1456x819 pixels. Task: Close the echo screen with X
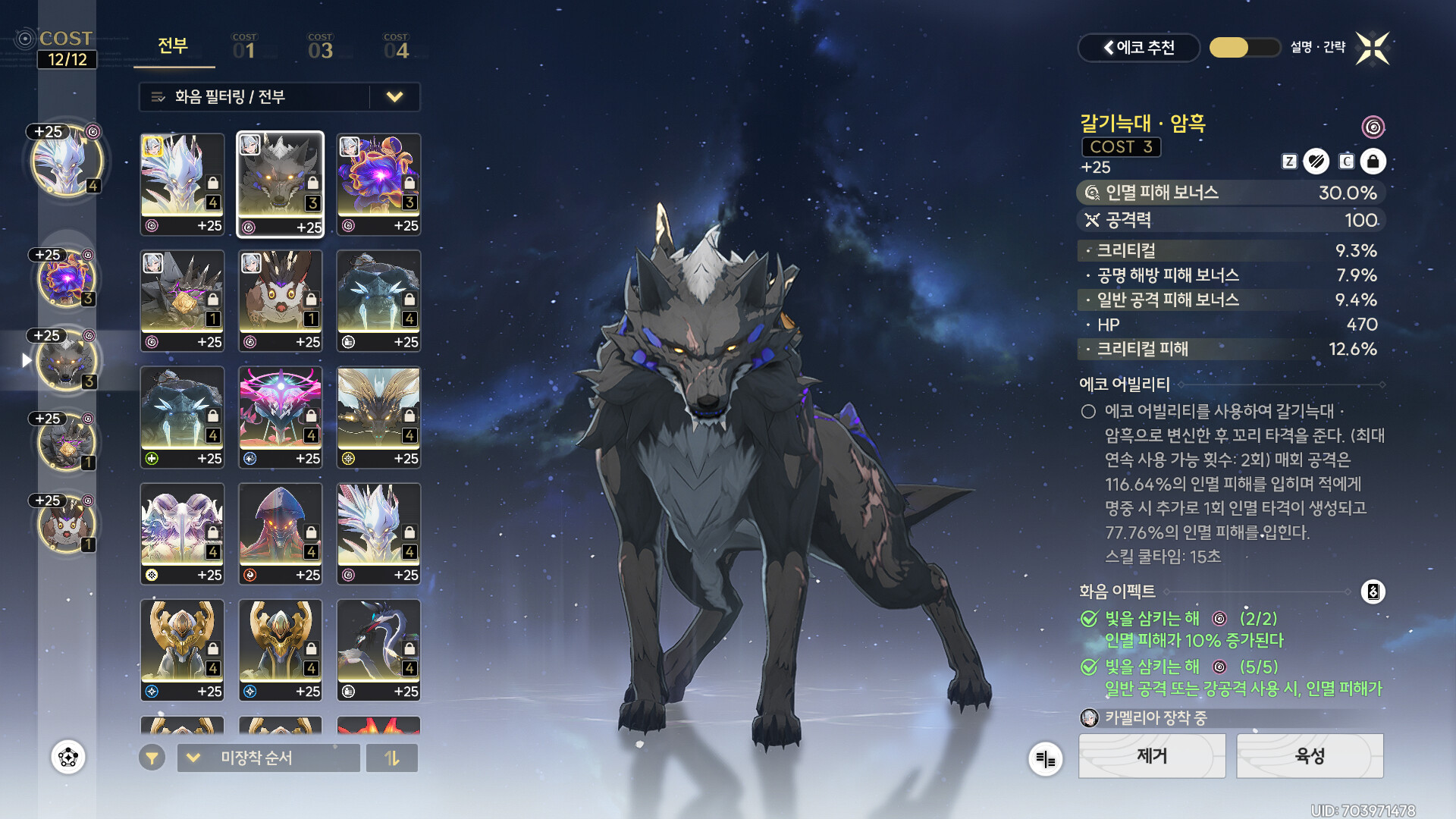coord(1373,49)
